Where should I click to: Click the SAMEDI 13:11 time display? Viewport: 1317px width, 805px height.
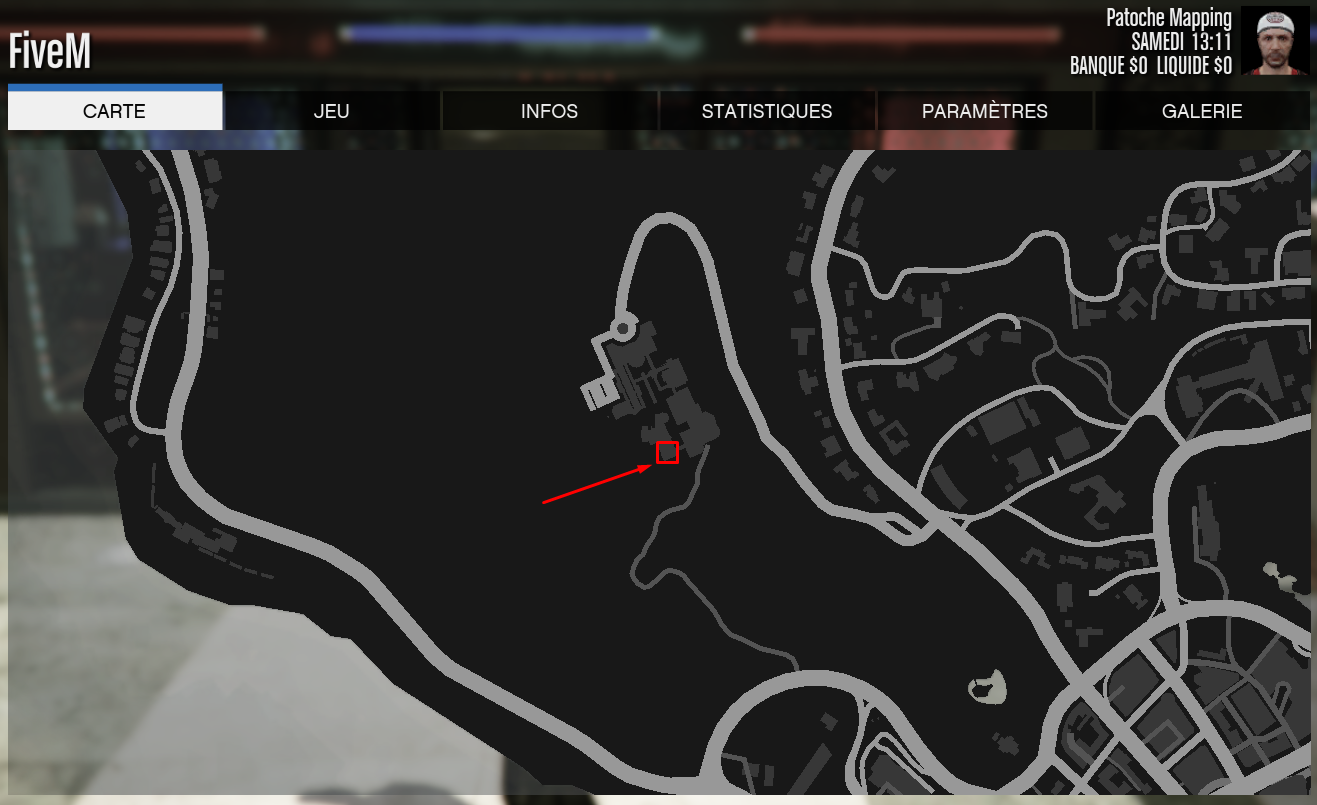1180,41
